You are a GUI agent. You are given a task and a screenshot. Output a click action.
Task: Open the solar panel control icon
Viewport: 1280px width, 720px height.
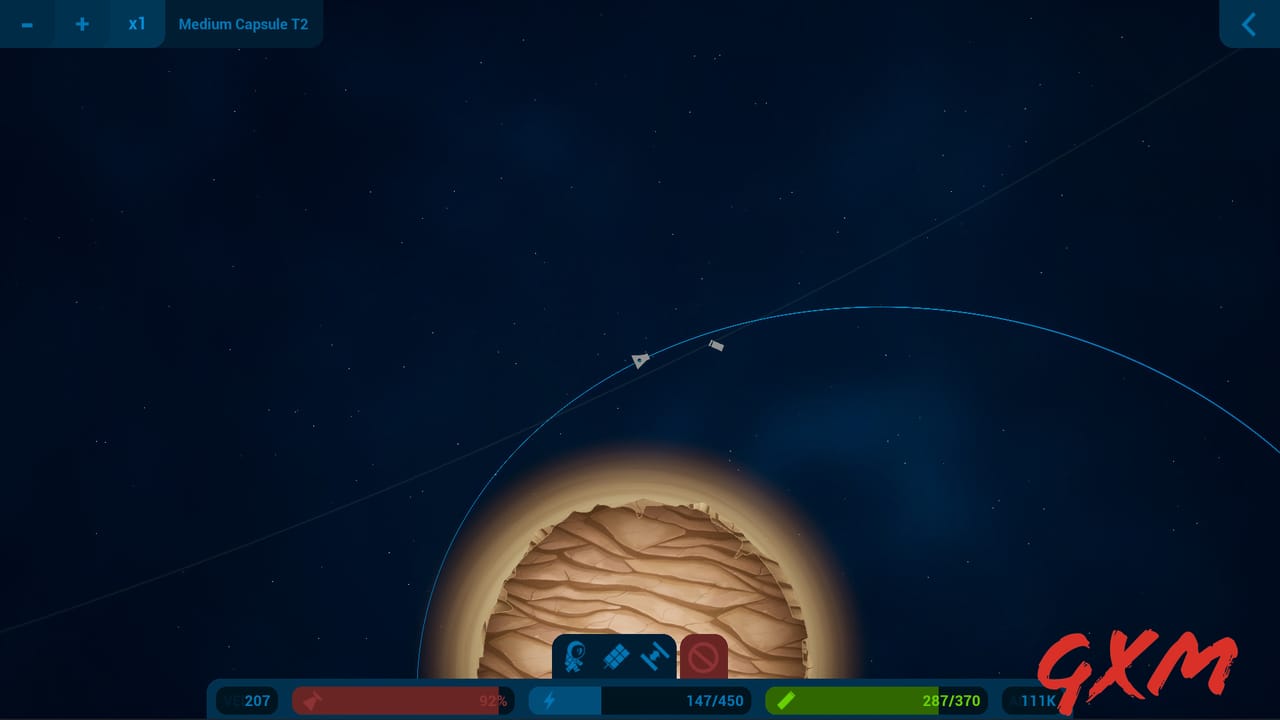615,657
